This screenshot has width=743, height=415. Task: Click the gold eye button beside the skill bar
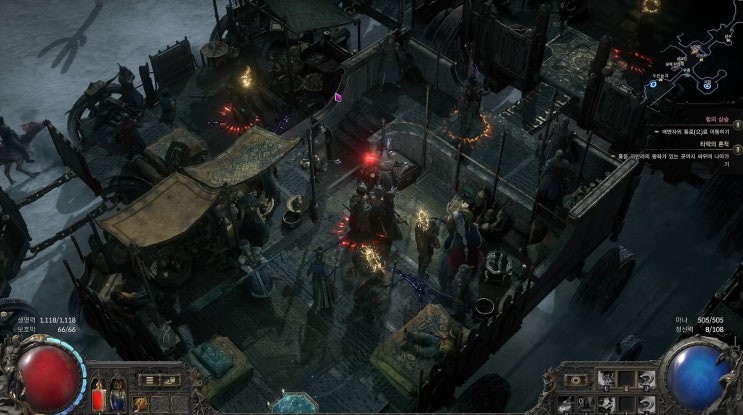pos(577,380)
